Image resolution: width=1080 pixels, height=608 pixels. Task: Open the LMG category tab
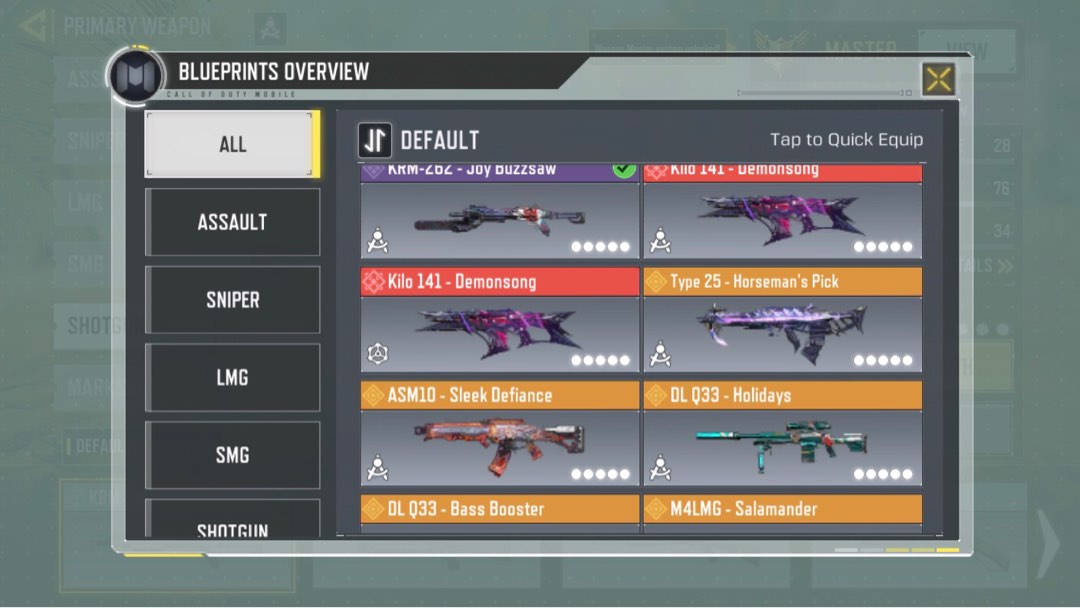pyautogui.click(x=232, y=377)
